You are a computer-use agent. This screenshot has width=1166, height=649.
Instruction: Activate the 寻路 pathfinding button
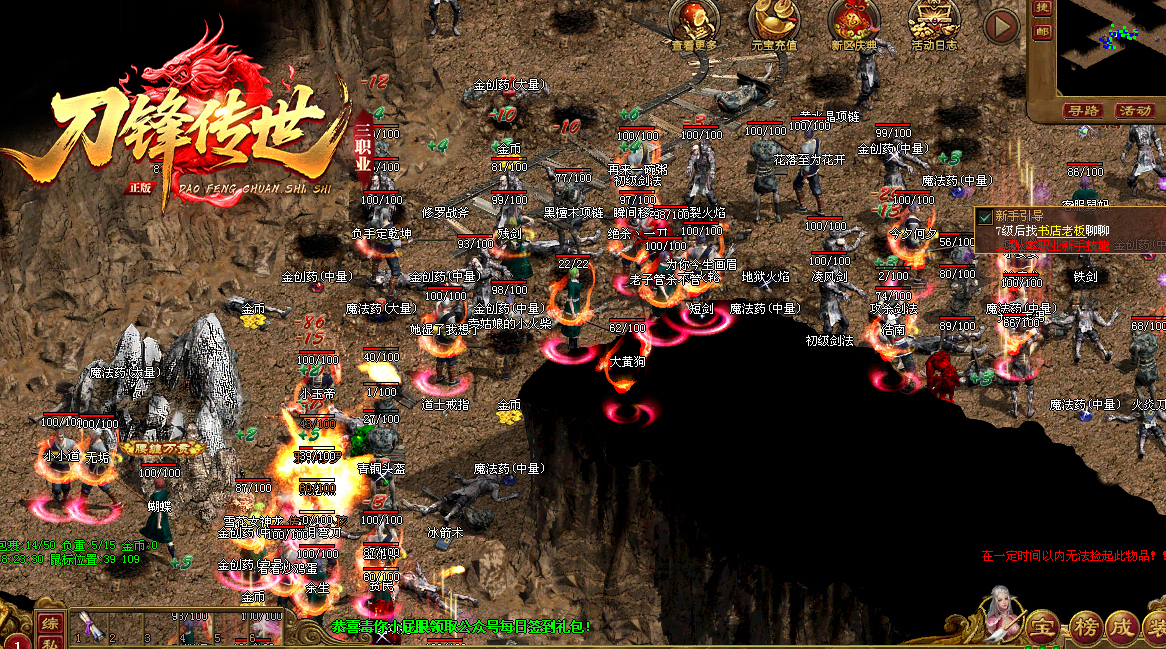(x=1083, y=110)
